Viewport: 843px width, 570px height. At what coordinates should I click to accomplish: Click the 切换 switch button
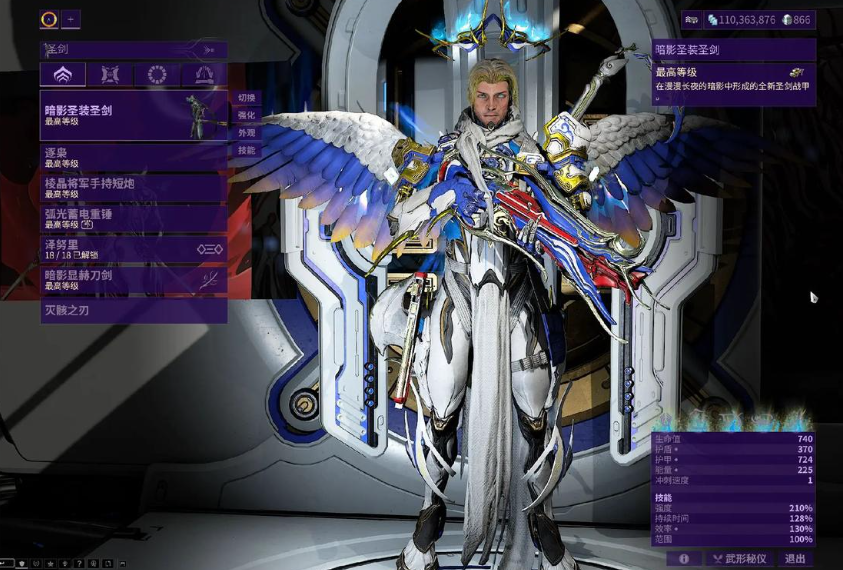point(246,98)
